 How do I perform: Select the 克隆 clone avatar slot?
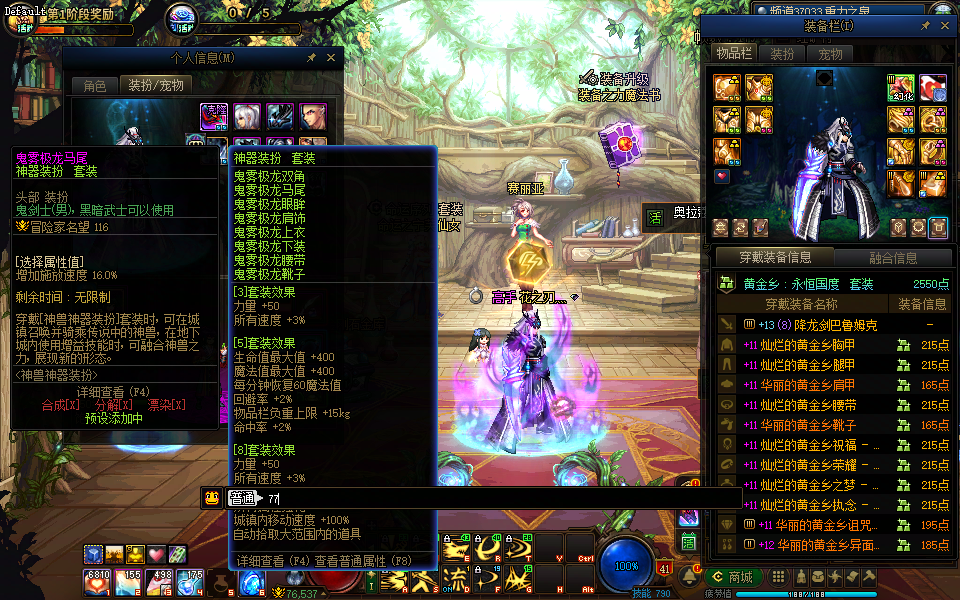point(214,117)
